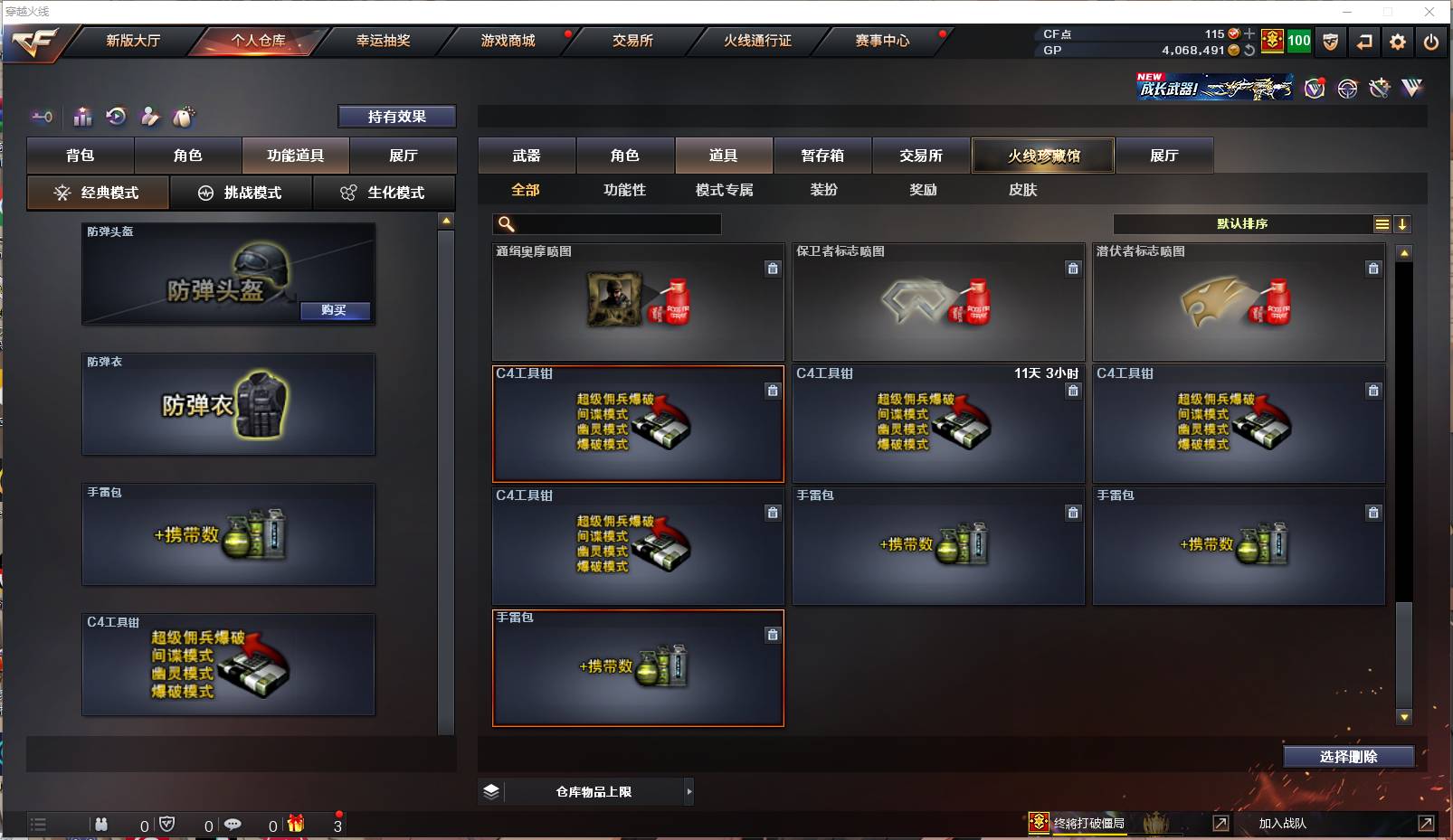This screenshot has height=840, width=1453.
Task: Switch to 挑战模式
Action: point(241,193)
